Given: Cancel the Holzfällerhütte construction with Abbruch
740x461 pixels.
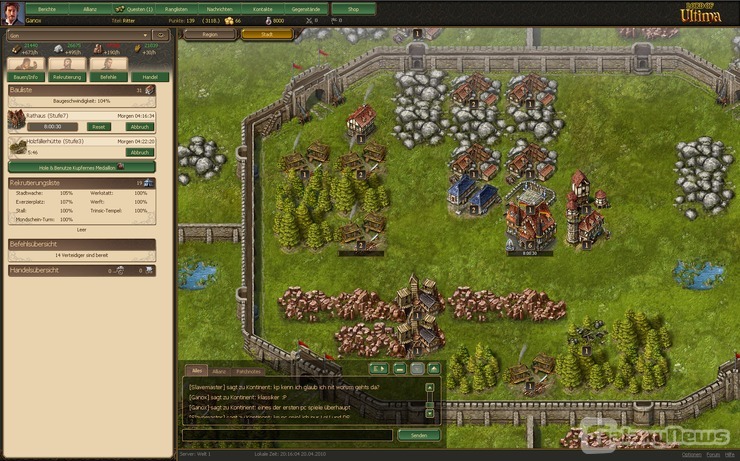Looking at the screenshot, I should point(140,152).
